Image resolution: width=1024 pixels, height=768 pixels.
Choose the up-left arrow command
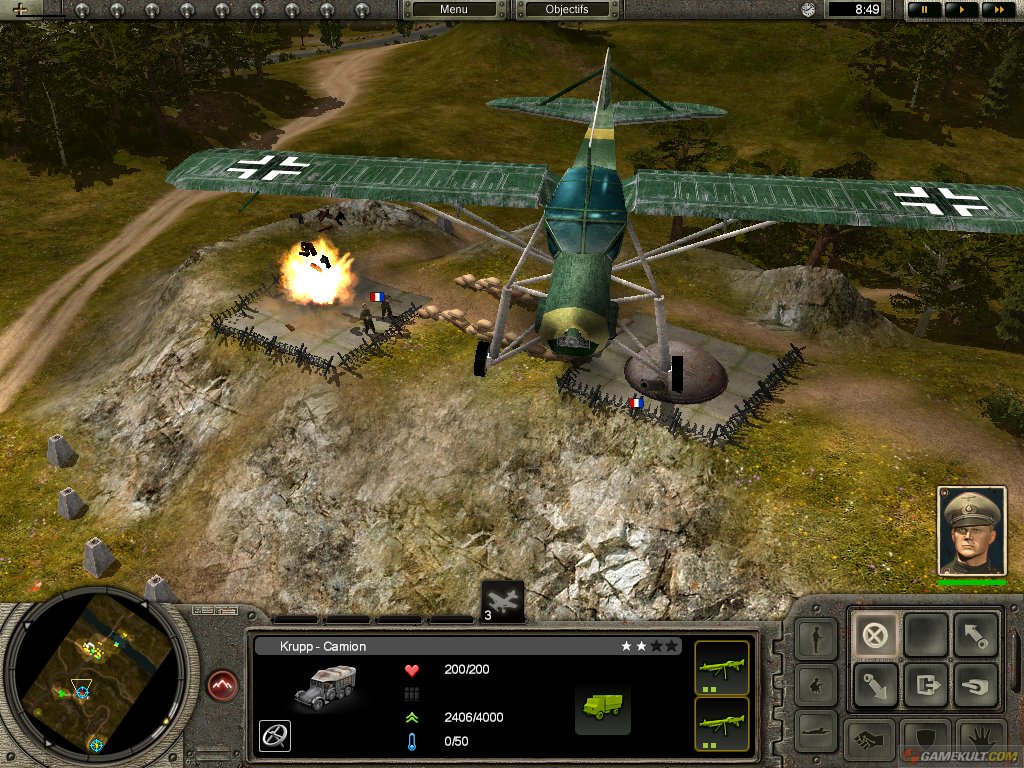975,634
